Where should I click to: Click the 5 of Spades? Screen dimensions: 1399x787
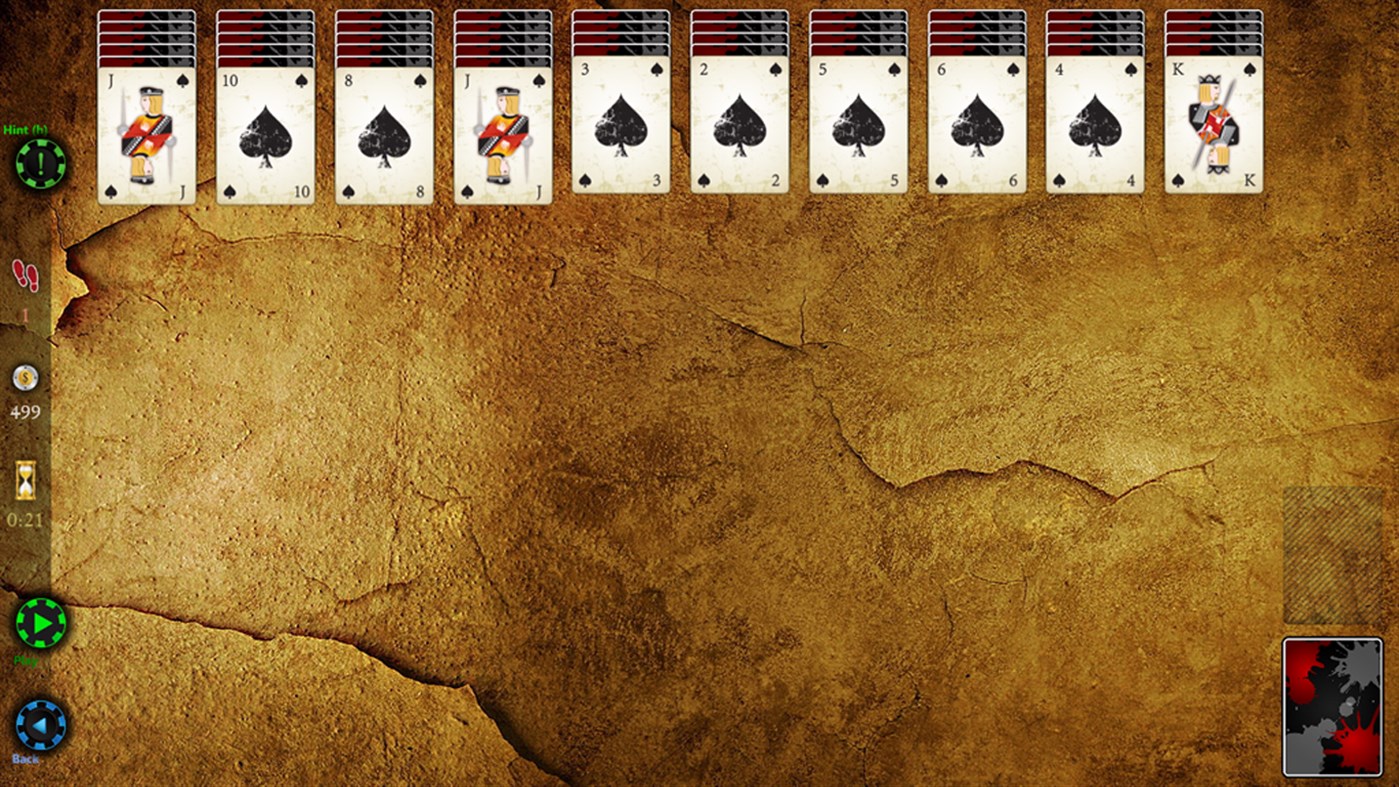click(x=858, y=130)
